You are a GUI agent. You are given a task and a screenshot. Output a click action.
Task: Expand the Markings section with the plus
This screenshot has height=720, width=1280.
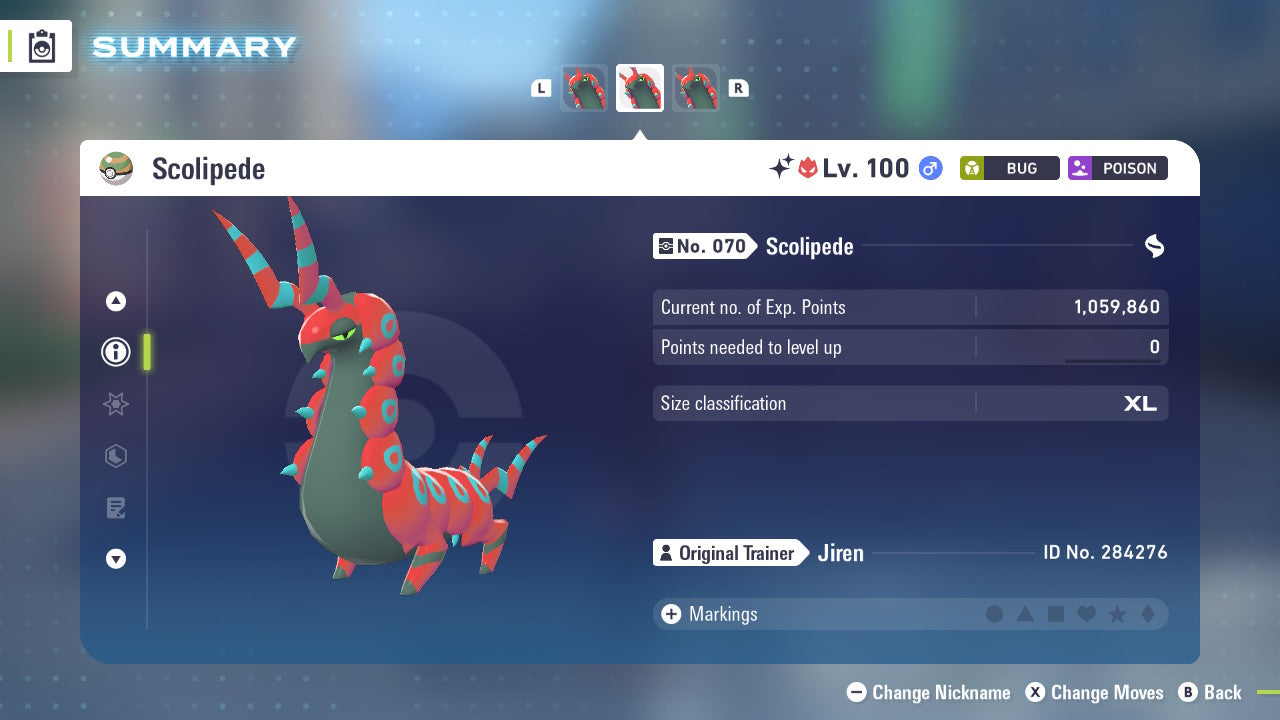pyautogui.click(x=670, y=614)
